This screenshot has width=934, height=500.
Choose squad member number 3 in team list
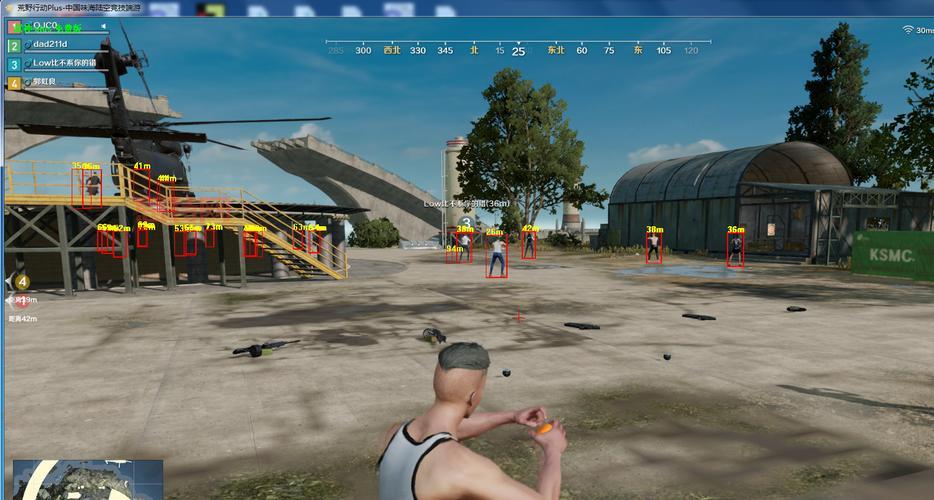click(x=60, y=63)
